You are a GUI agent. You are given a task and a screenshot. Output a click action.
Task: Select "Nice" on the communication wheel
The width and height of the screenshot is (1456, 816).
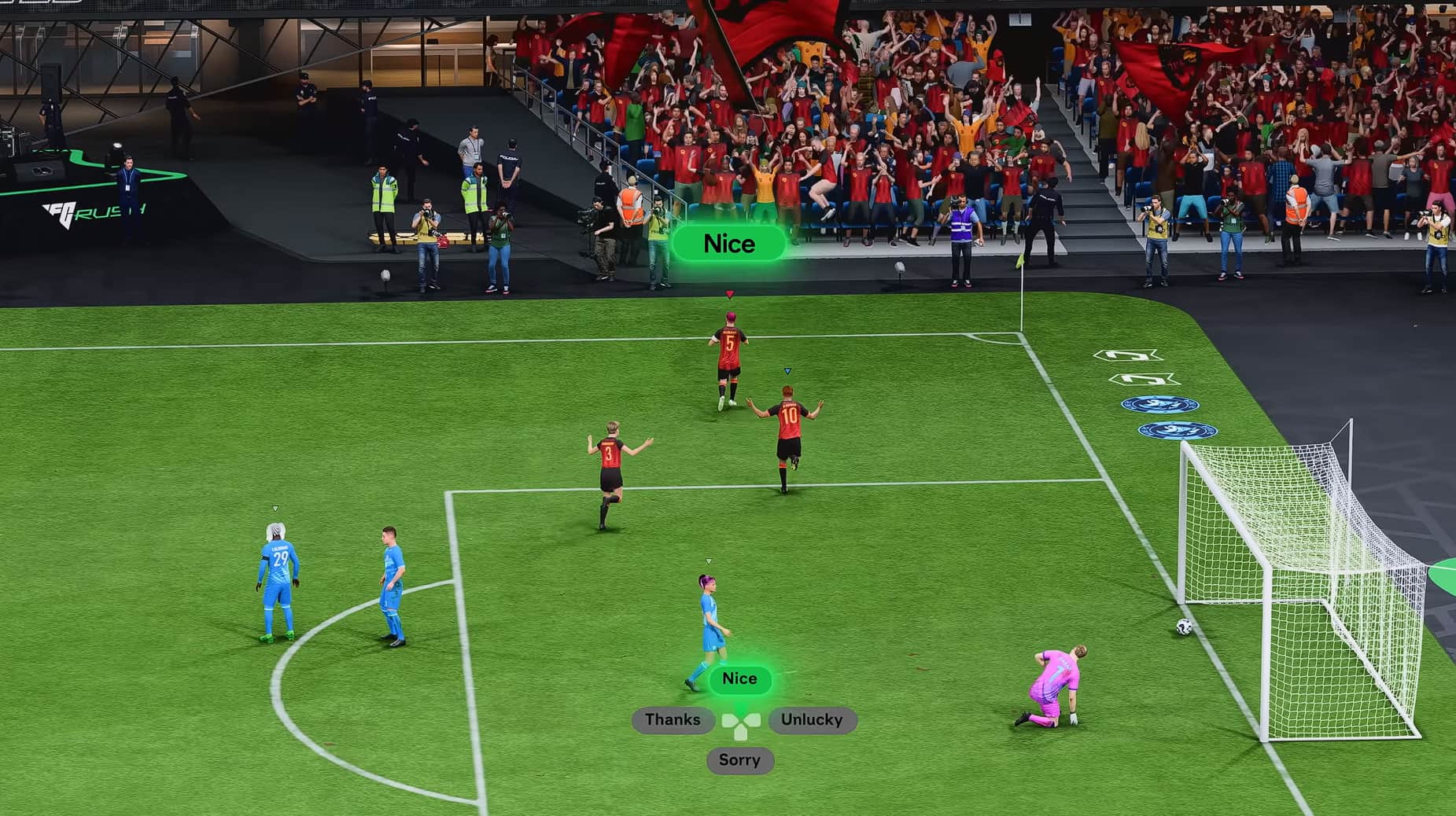click(739, 678)
